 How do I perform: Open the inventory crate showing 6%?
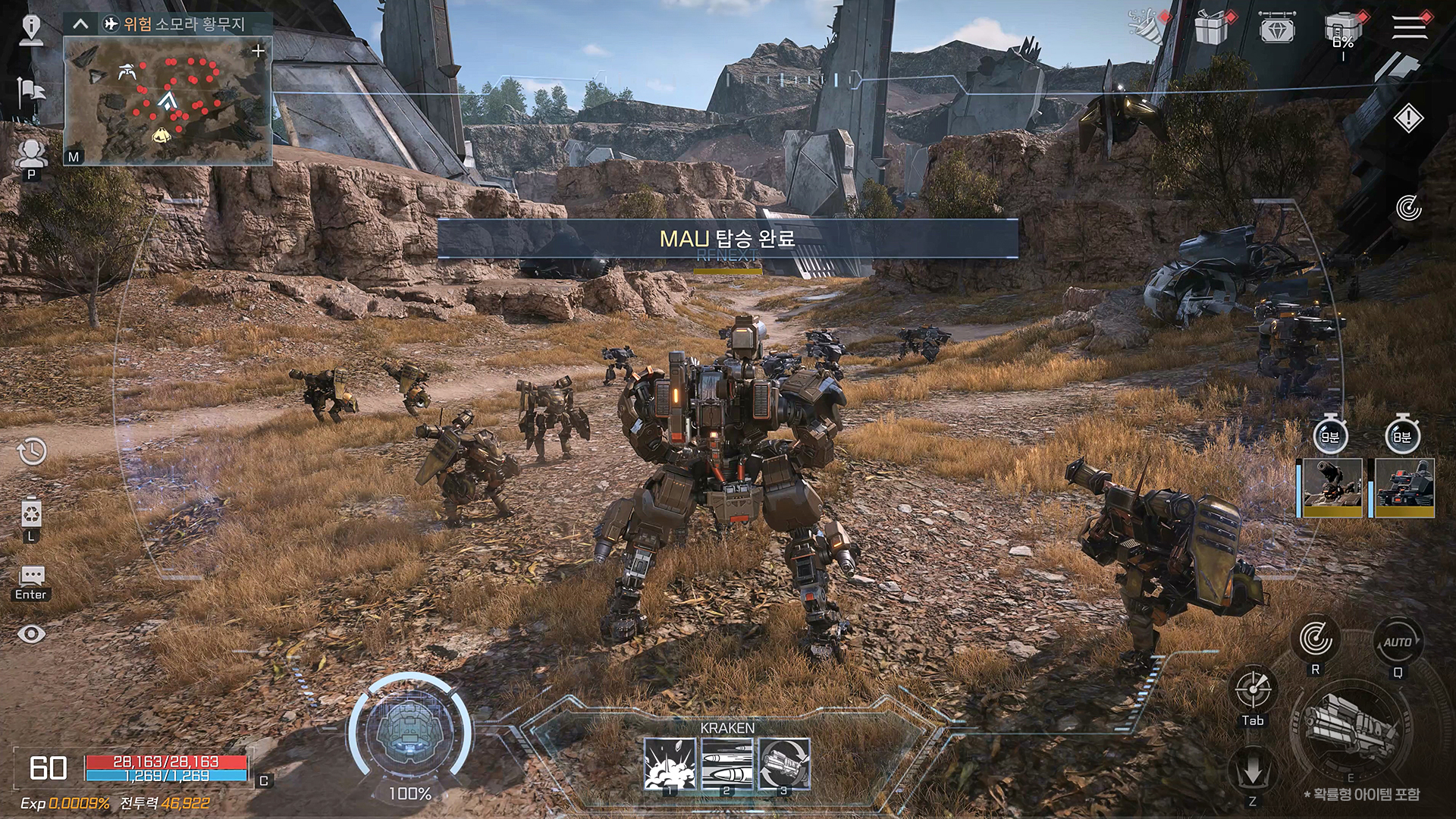coord(1343,32)
